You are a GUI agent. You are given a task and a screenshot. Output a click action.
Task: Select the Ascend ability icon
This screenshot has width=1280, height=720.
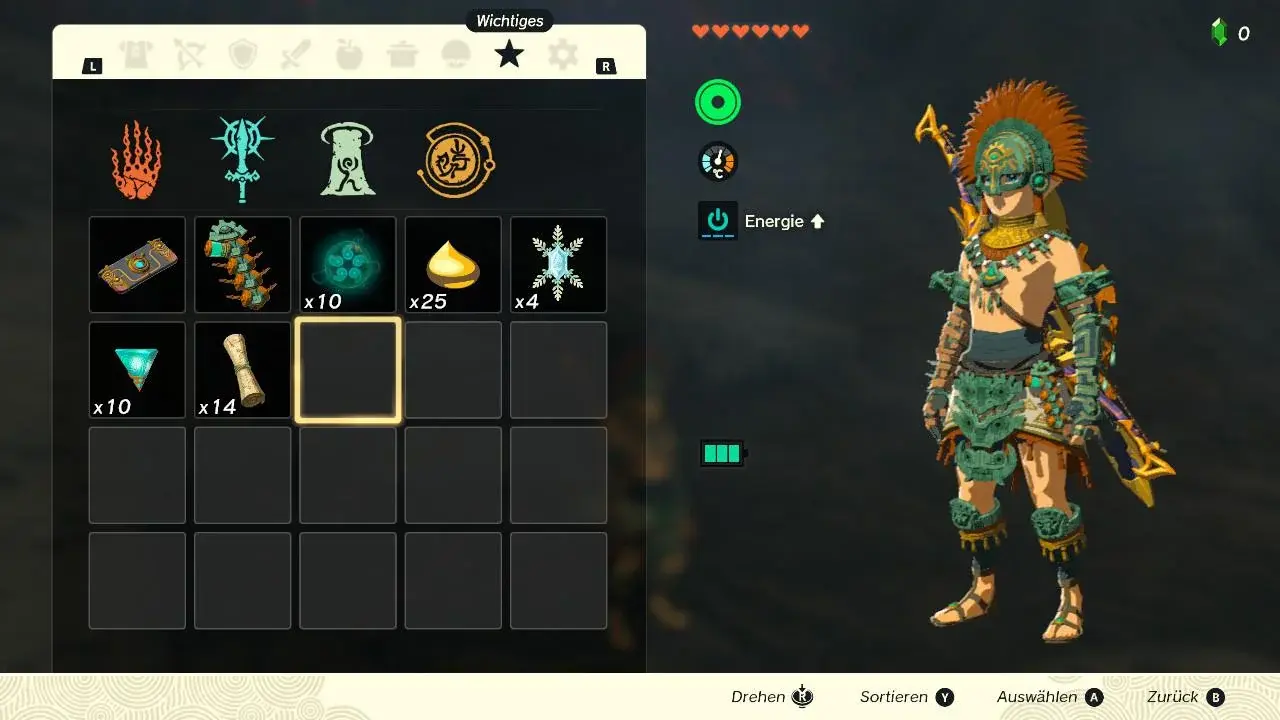(x=348, y=160)
